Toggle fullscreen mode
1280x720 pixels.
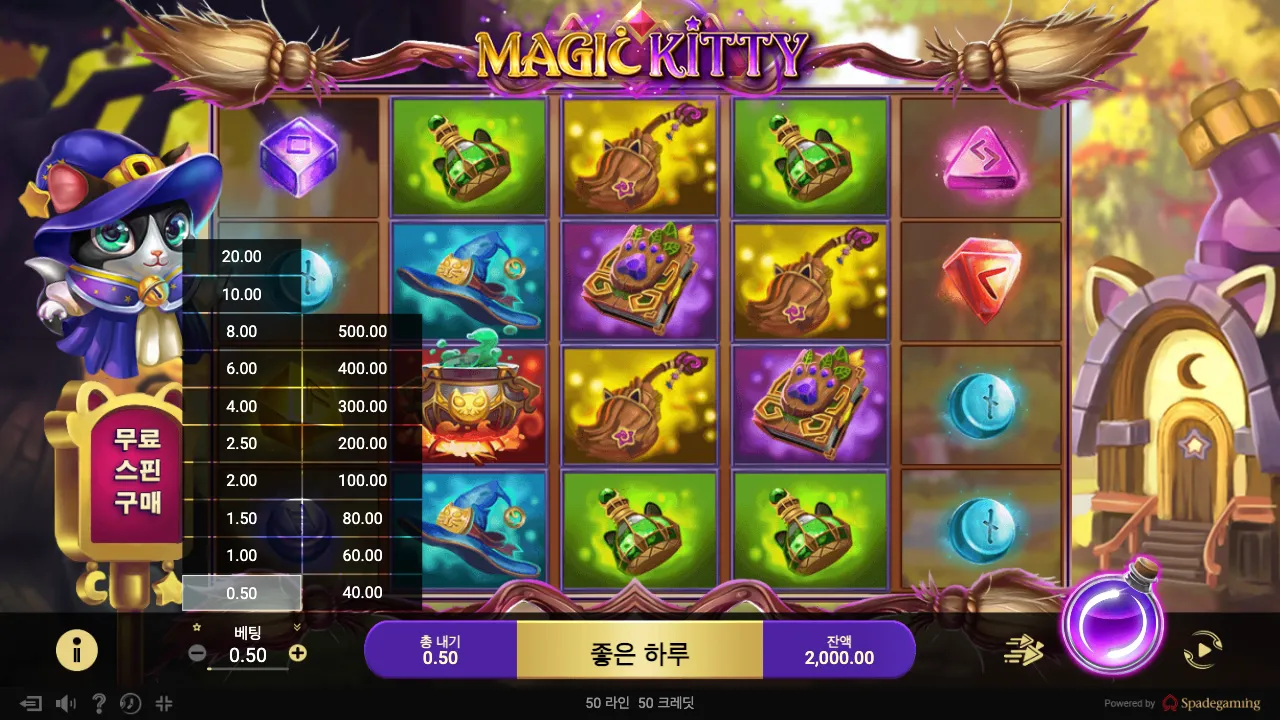[x=164, y=703]
